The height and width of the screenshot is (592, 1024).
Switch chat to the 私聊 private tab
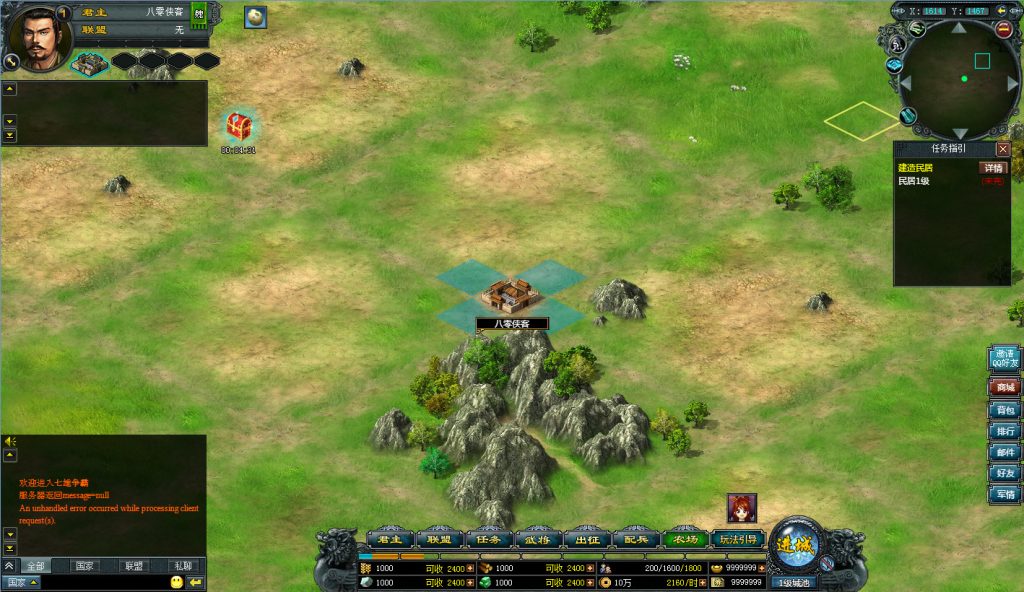181,566
